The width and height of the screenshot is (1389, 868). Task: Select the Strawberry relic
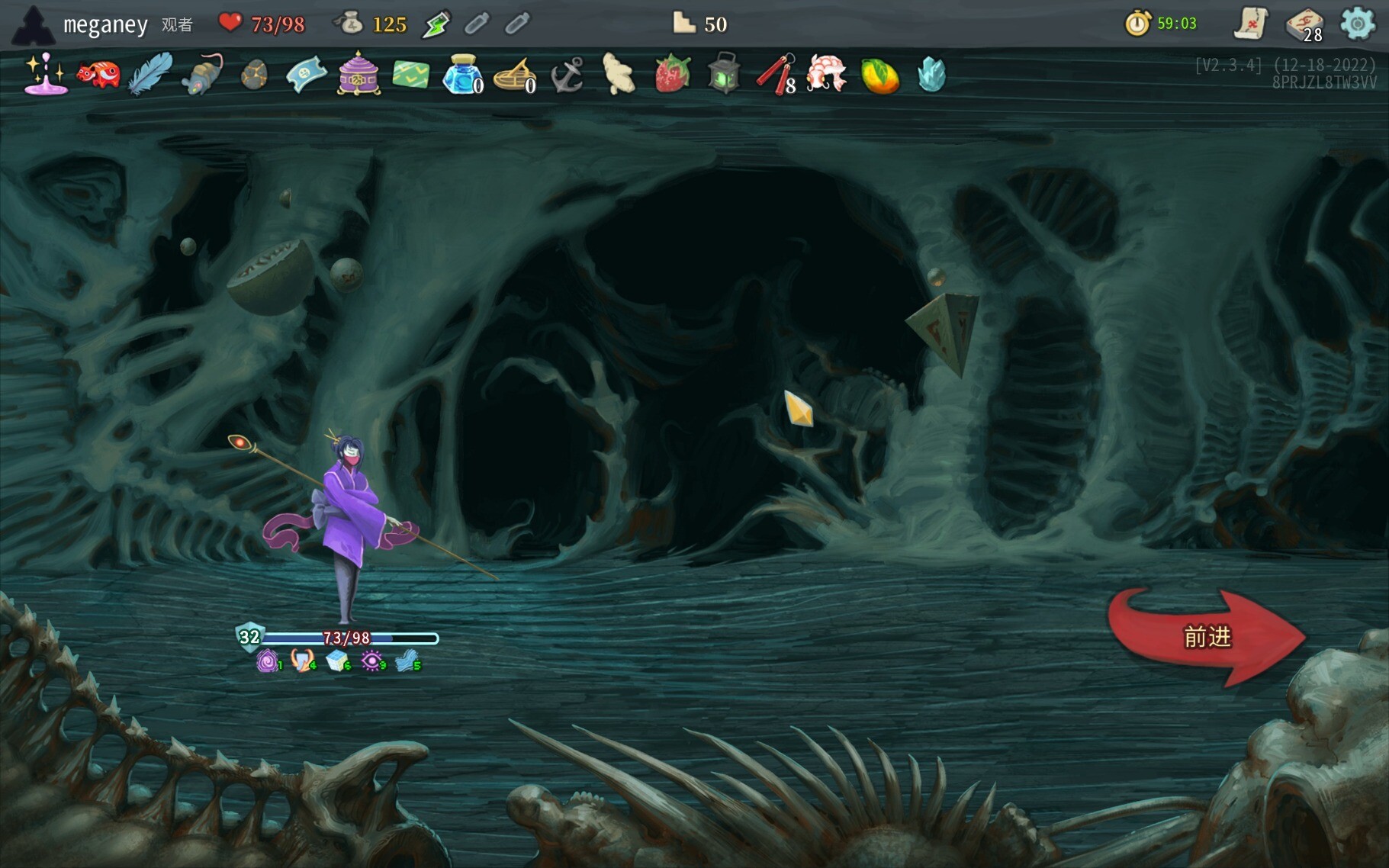tap(671, 76)
